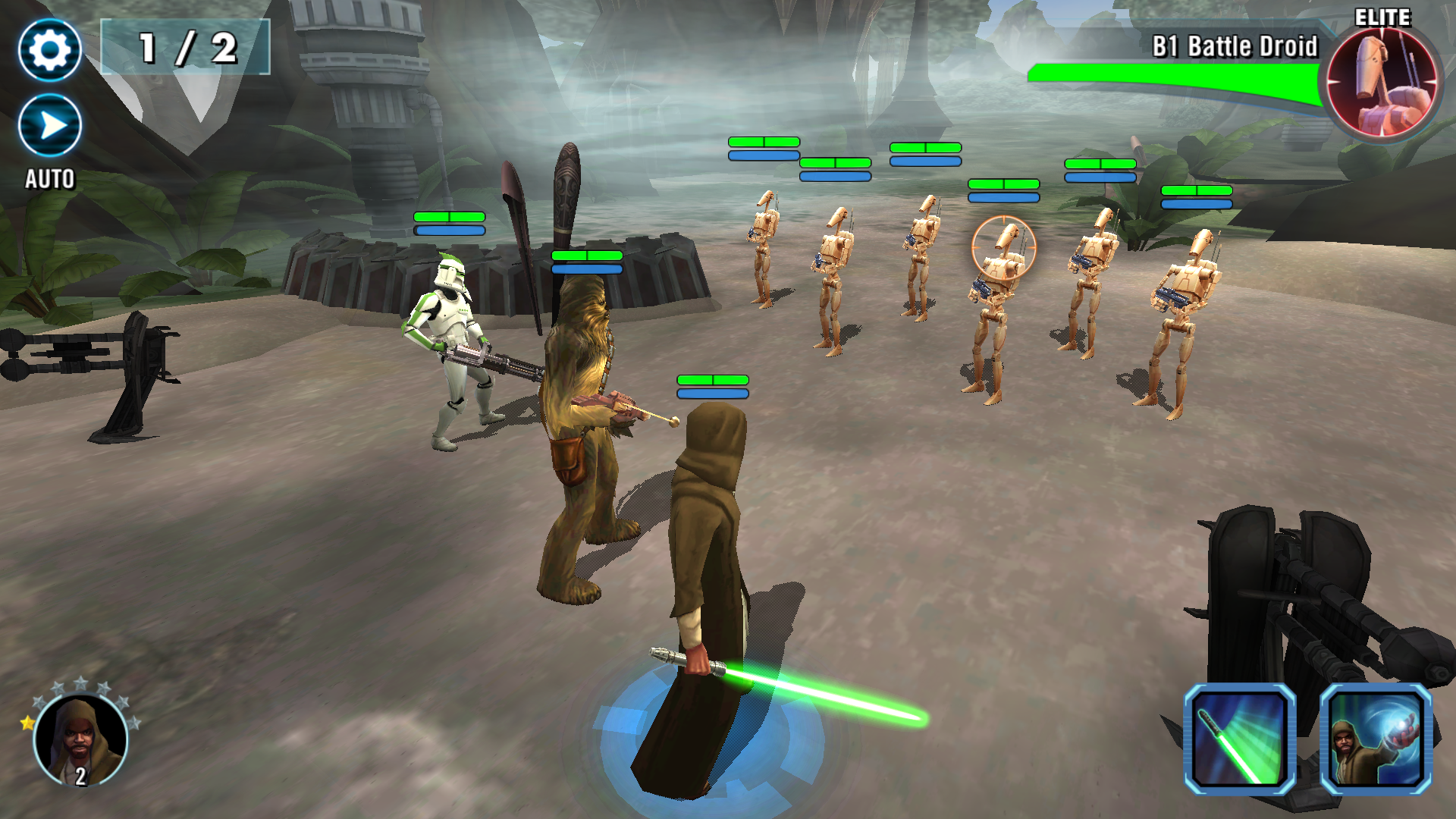Tap the AUTO text label

[x=49, y=180]
